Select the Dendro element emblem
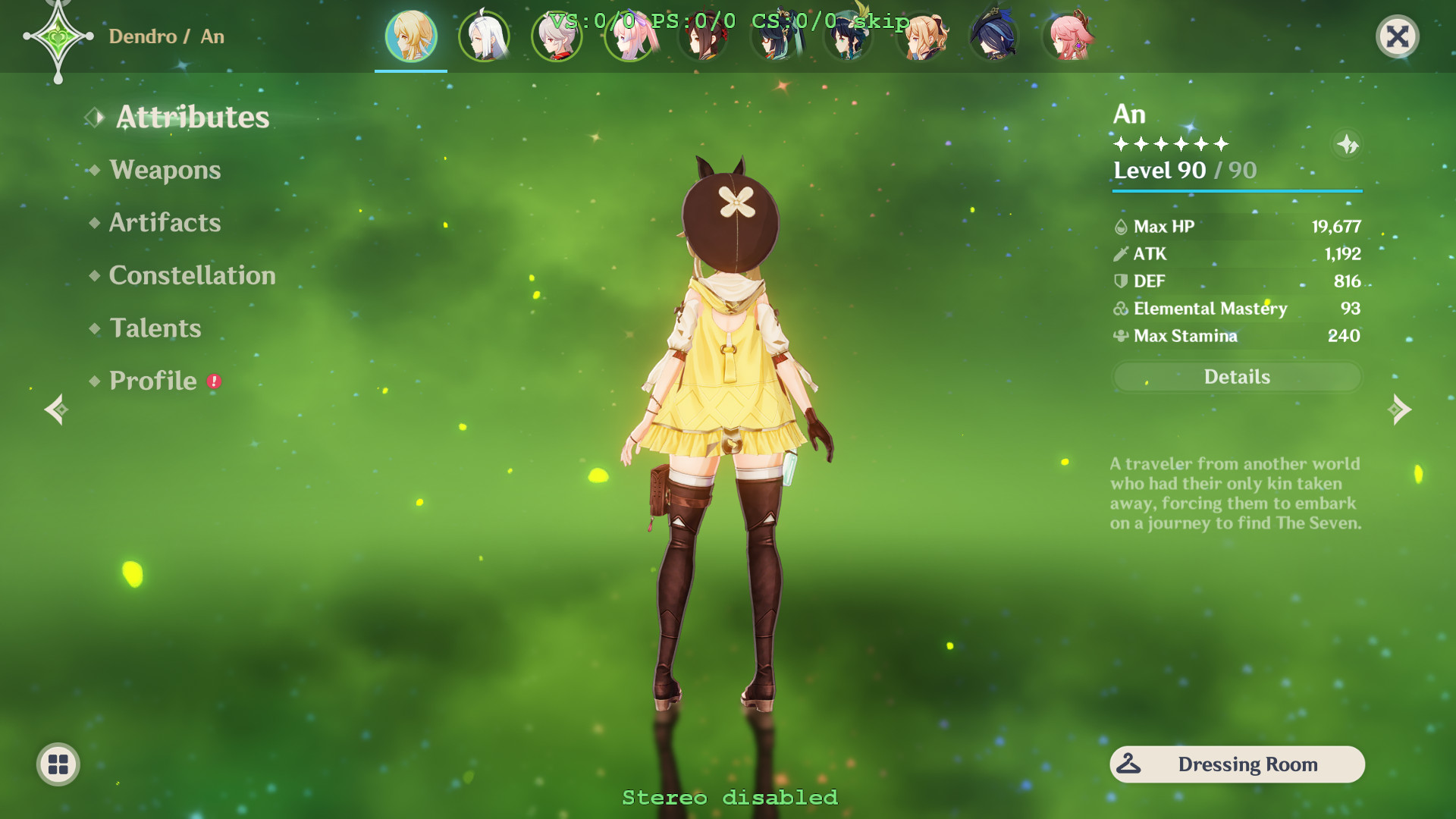 coord(58,36)
